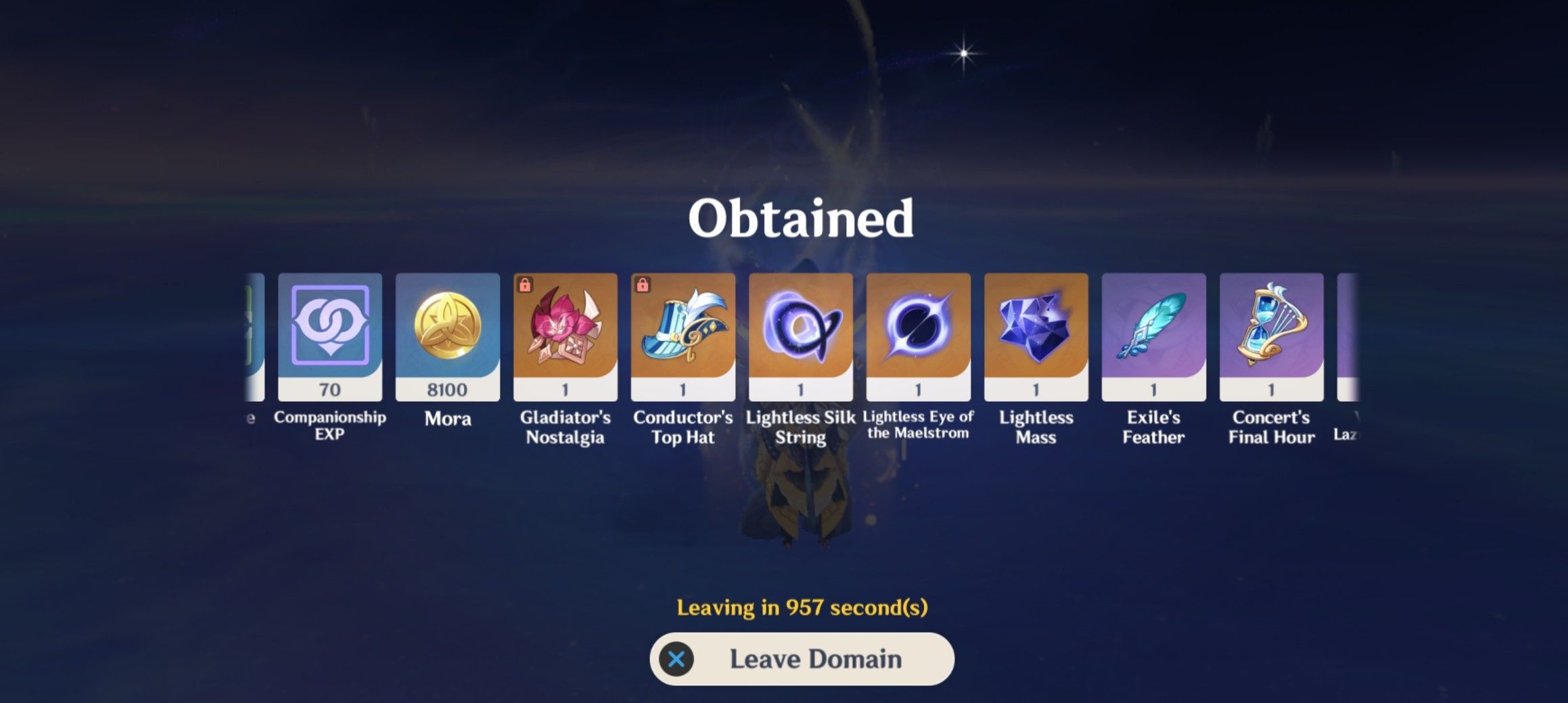Click the Obtained title heading

(x=800, y=218)
